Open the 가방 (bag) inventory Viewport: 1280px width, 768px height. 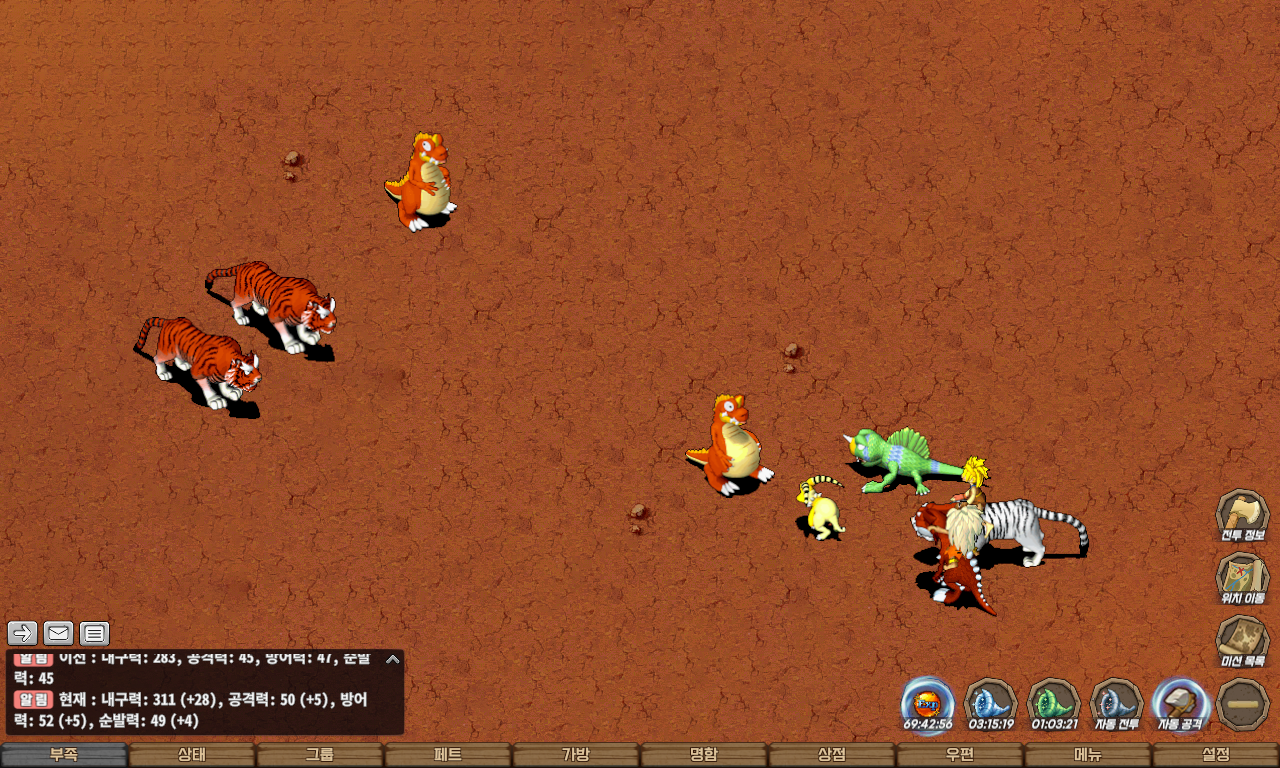tap(576, 755)
